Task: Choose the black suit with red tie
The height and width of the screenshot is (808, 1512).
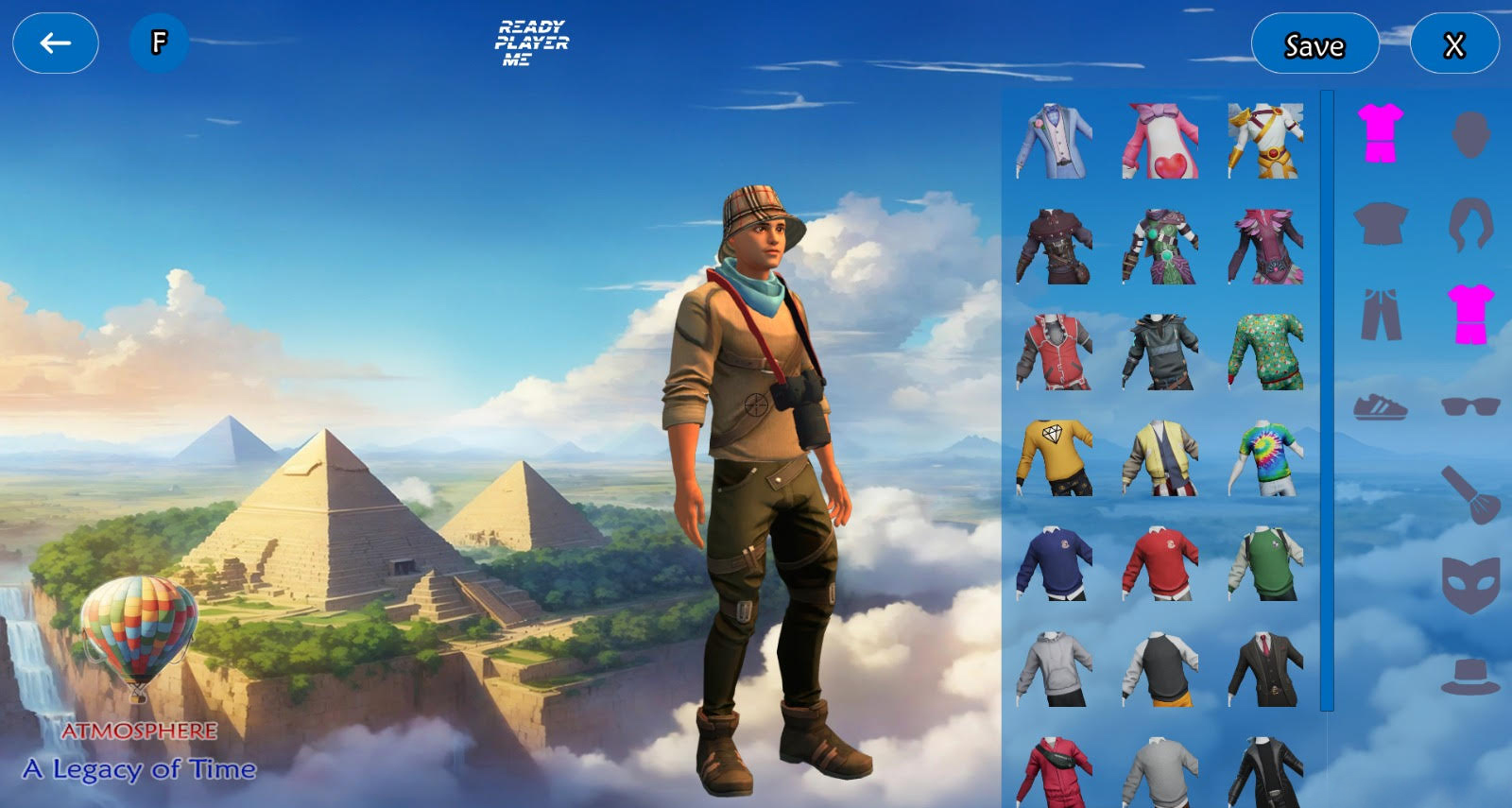Action: (x=1266, y=669)
